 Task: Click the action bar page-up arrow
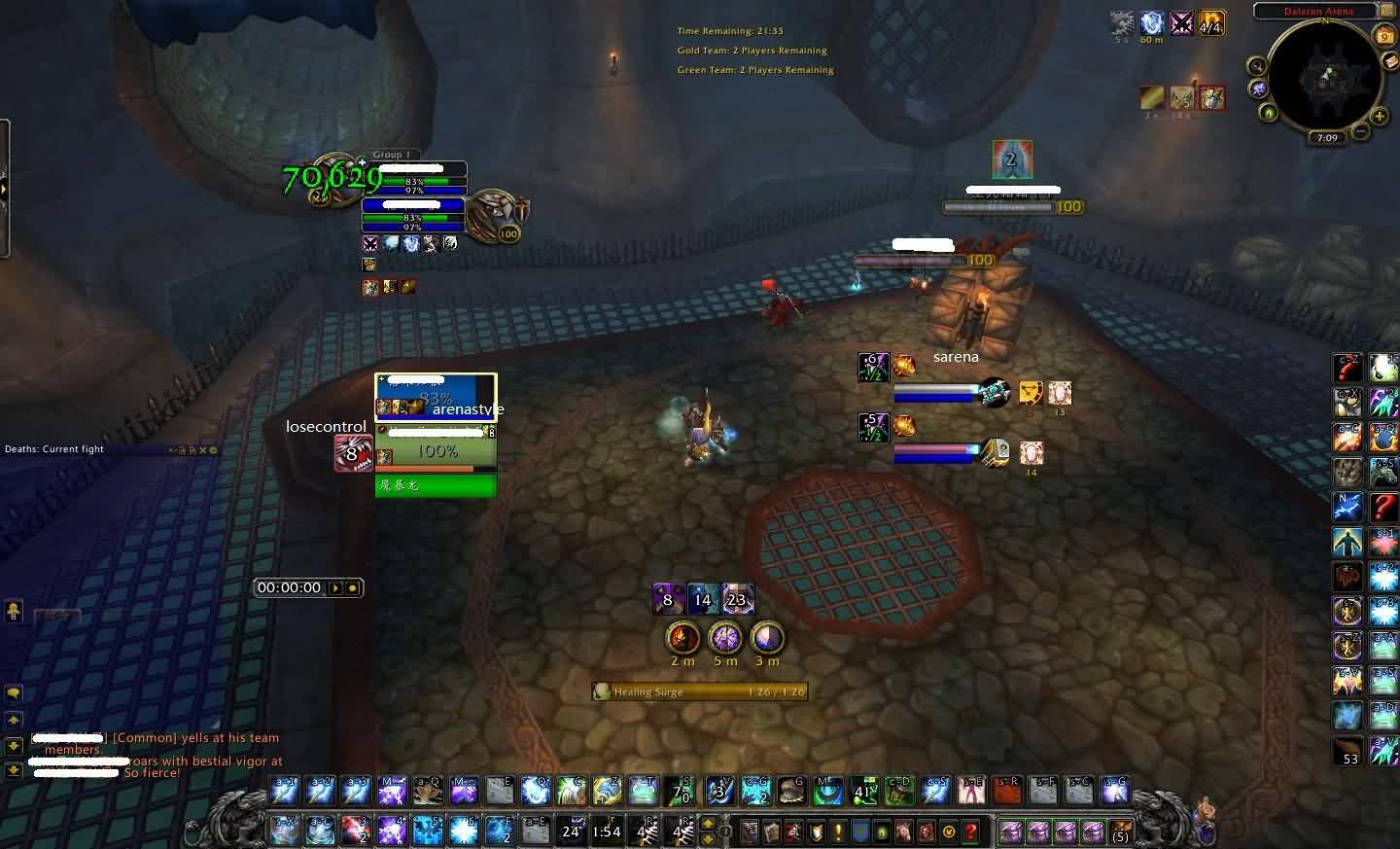tap(708, 825)
